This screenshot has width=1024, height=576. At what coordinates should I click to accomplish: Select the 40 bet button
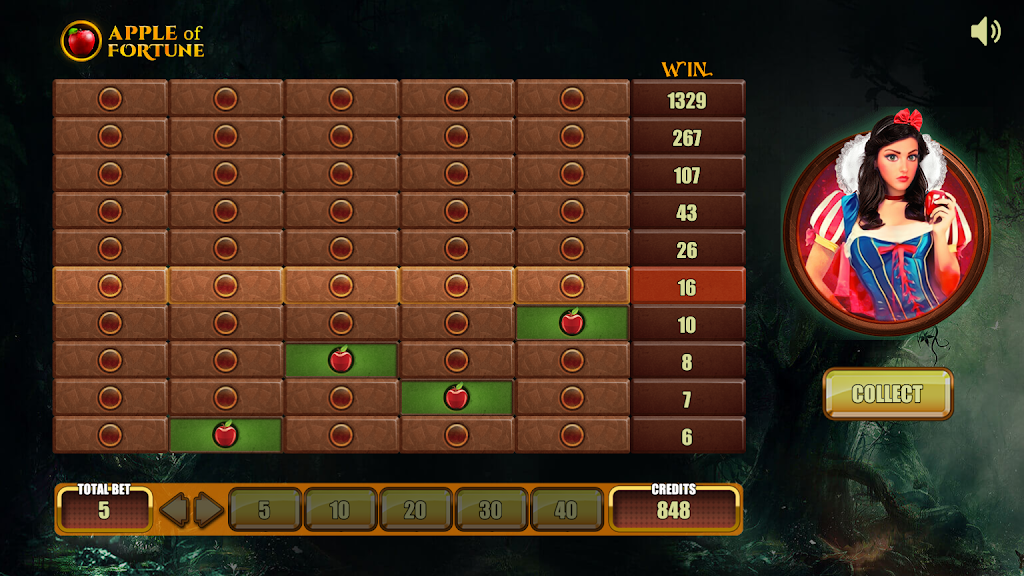click(x=566, y=510)
